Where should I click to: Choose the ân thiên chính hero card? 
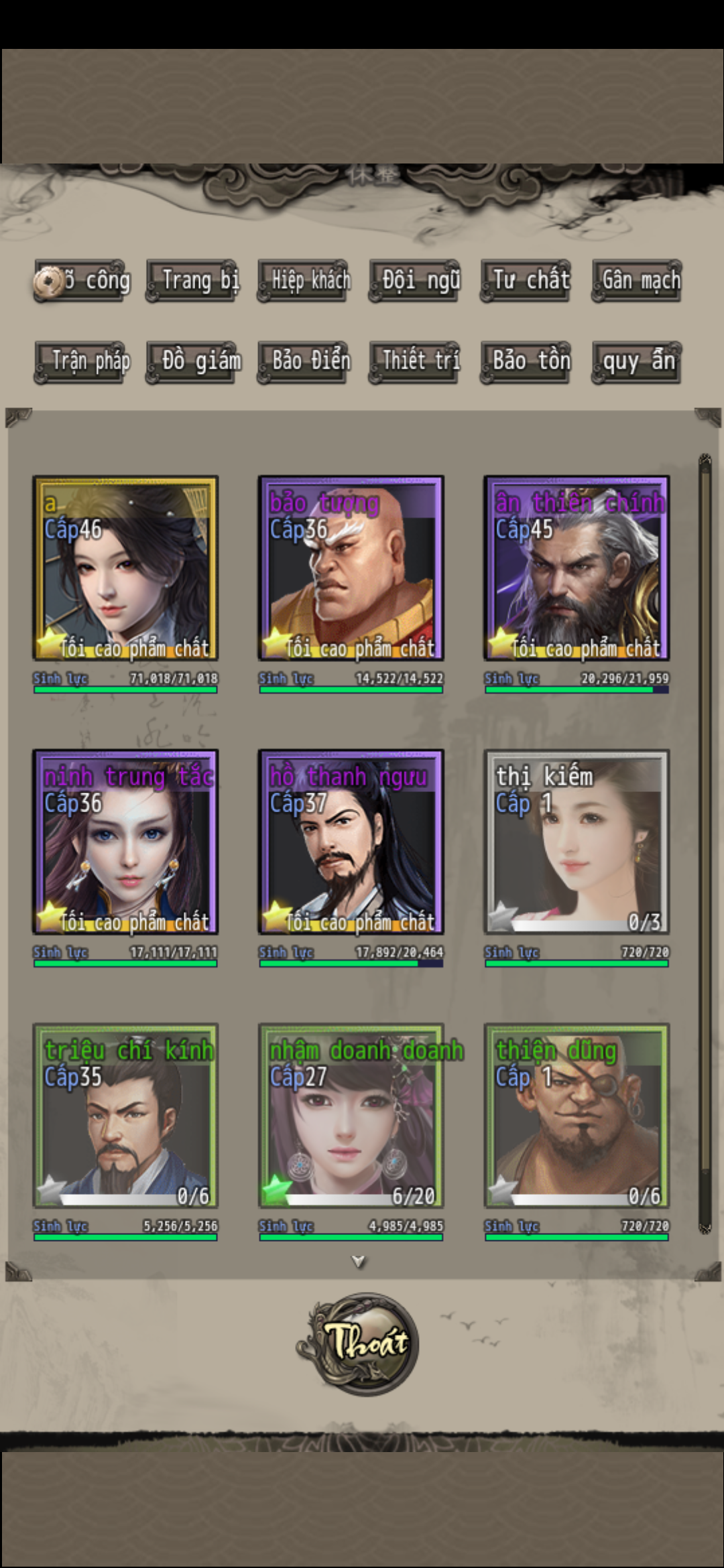[x=577, y=568]
